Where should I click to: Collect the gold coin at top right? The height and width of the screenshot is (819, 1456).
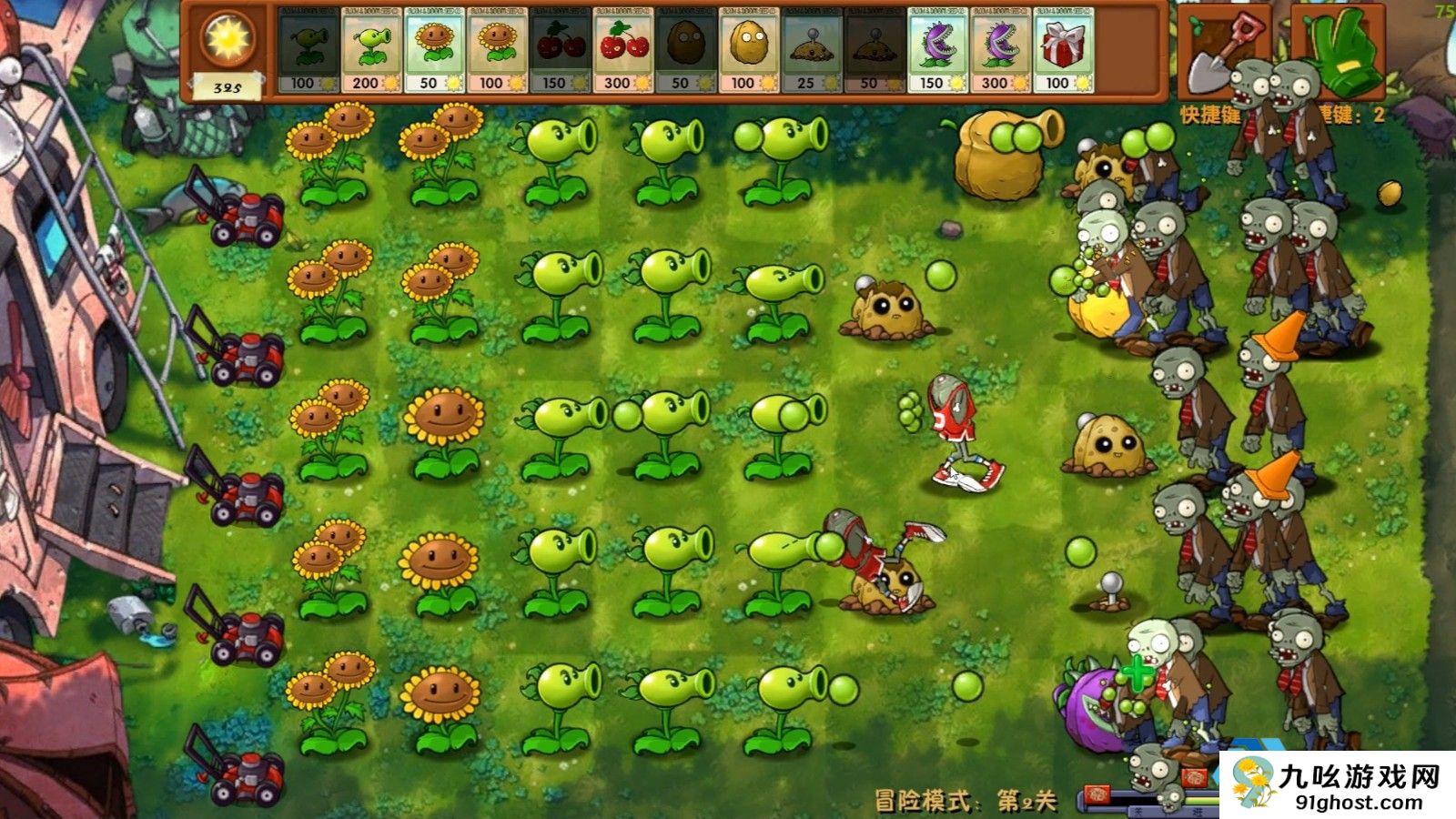coord(1390,194)
